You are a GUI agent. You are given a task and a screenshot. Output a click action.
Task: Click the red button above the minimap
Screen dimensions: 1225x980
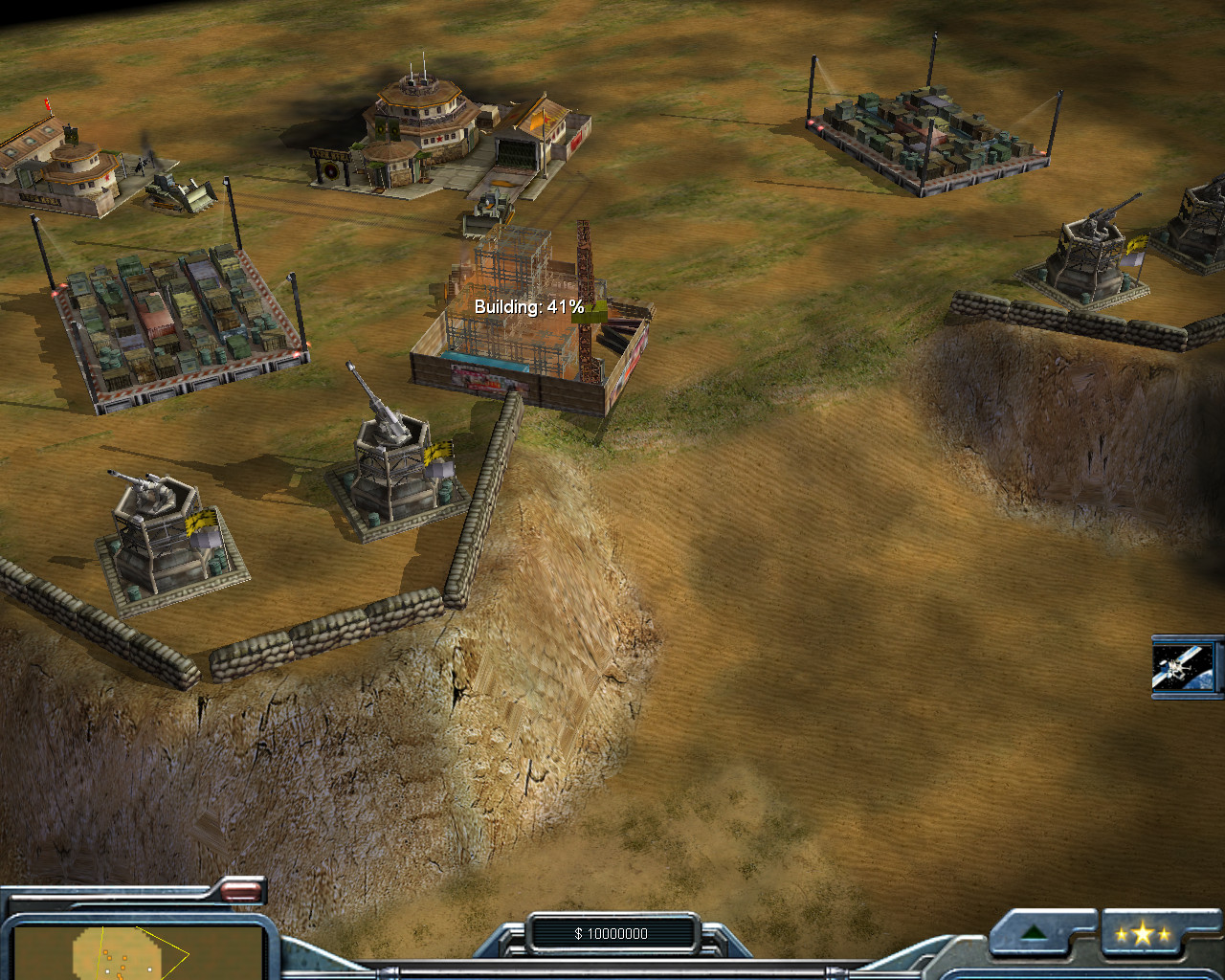[x=241, y=892]
